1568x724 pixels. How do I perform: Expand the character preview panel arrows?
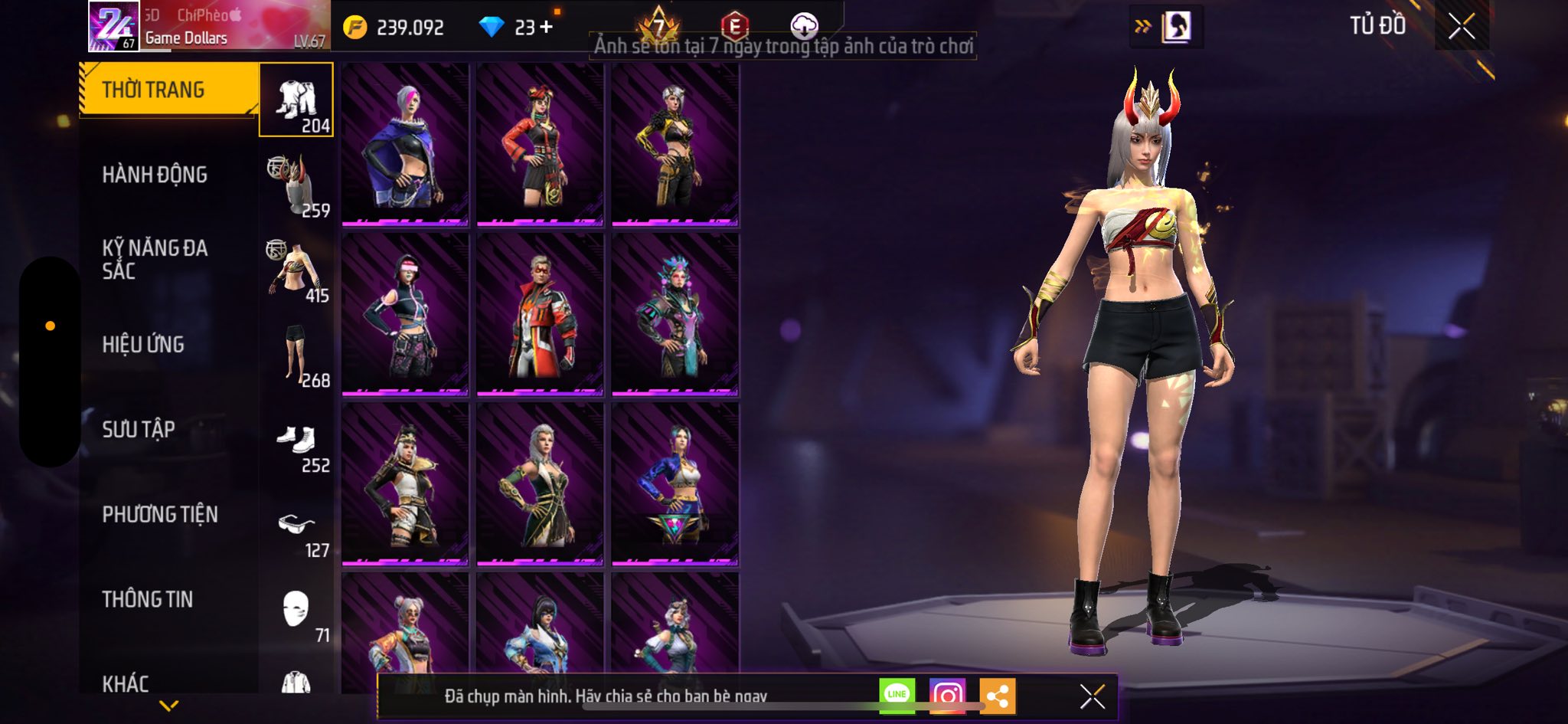[1142, 28]
